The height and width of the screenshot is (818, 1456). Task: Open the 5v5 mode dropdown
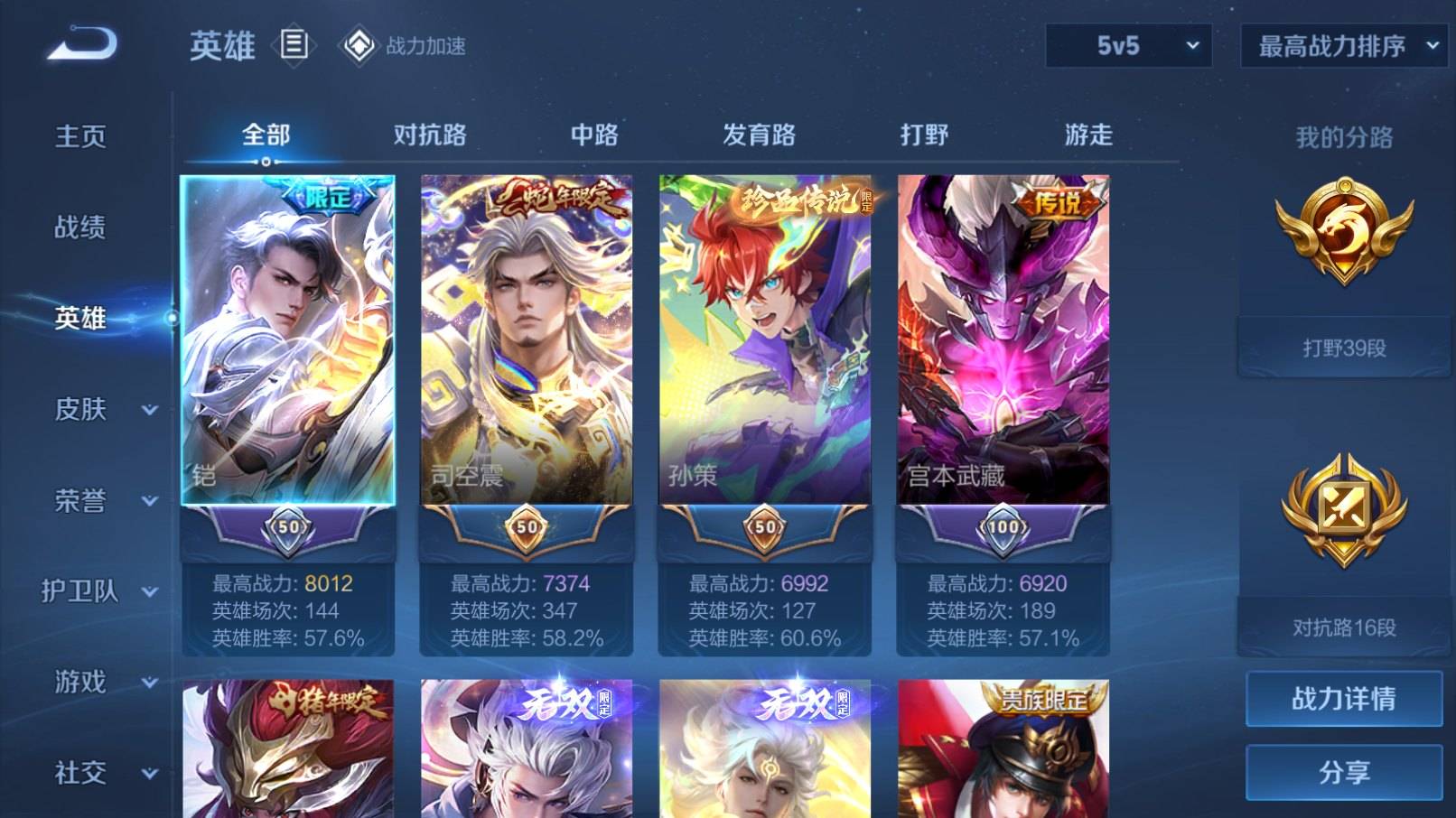(1128, 44)
